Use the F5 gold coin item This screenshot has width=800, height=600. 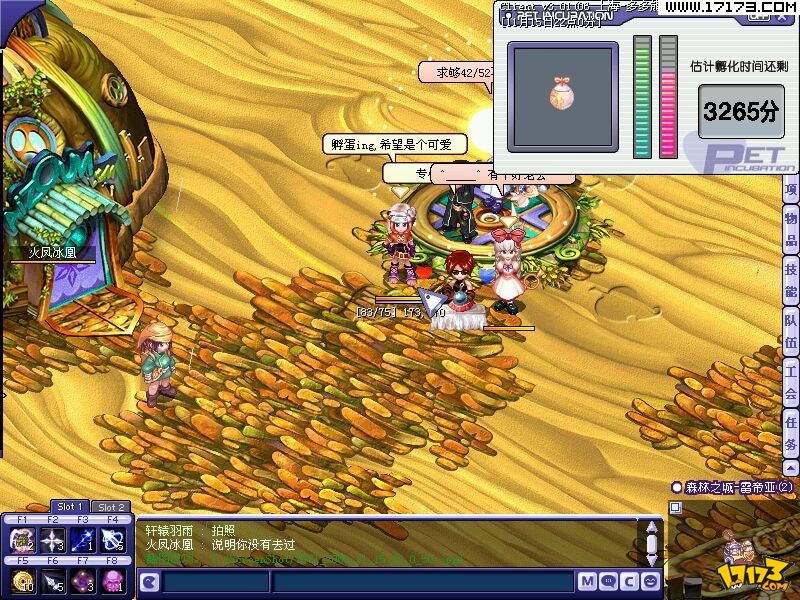[22, 581]
